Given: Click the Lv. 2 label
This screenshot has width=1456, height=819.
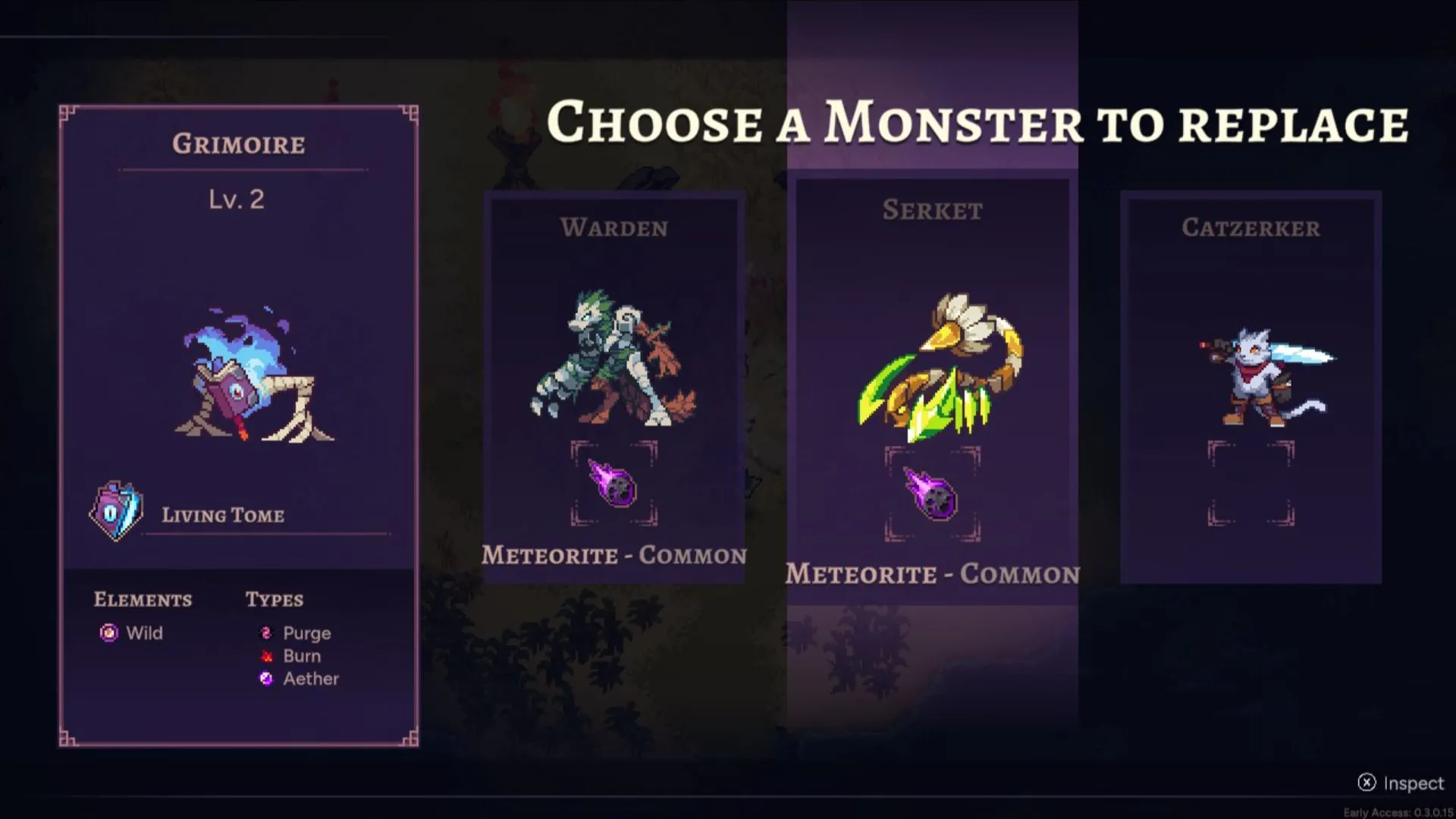Looking at the screenshot, I should 237,199.
